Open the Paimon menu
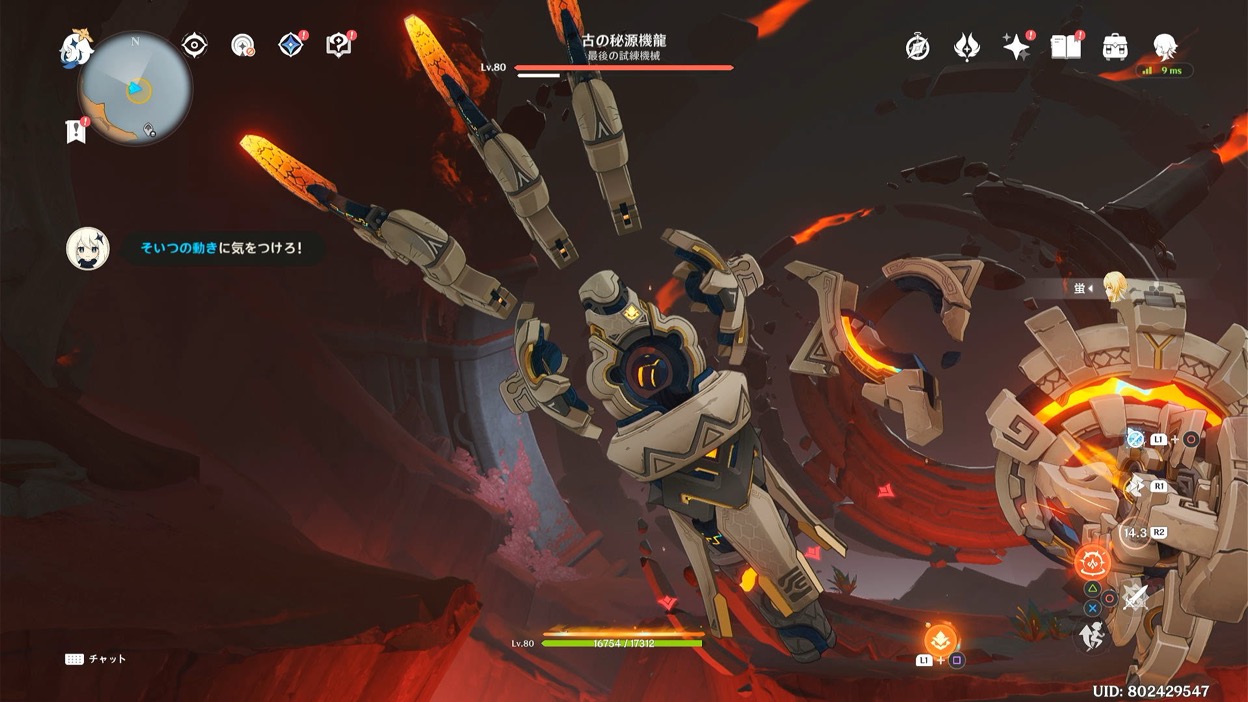The image size is (1248, 702). point(76,49)
